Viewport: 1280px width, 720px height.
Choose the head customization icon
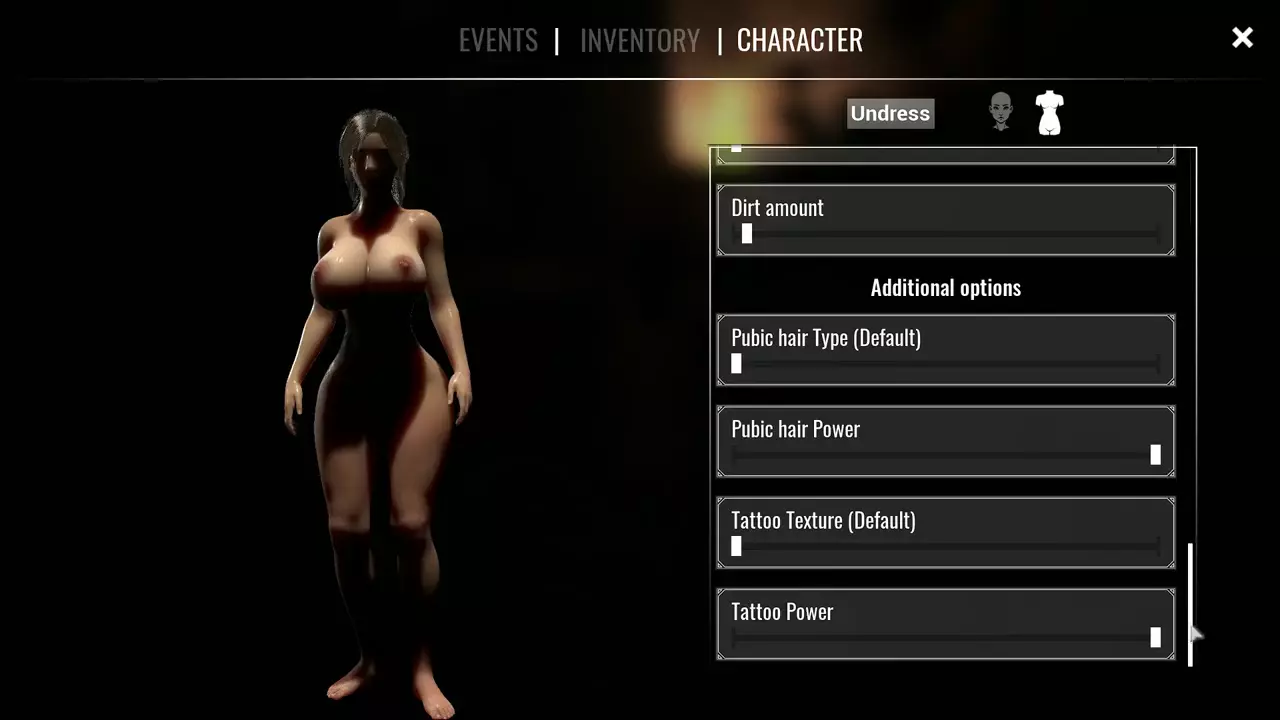click(1000, 112)
